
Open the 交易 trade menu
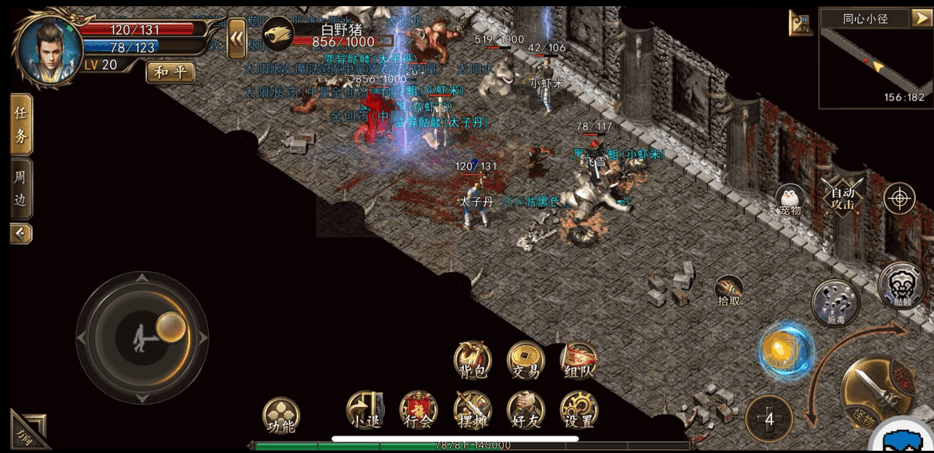(x=525, y=359)
